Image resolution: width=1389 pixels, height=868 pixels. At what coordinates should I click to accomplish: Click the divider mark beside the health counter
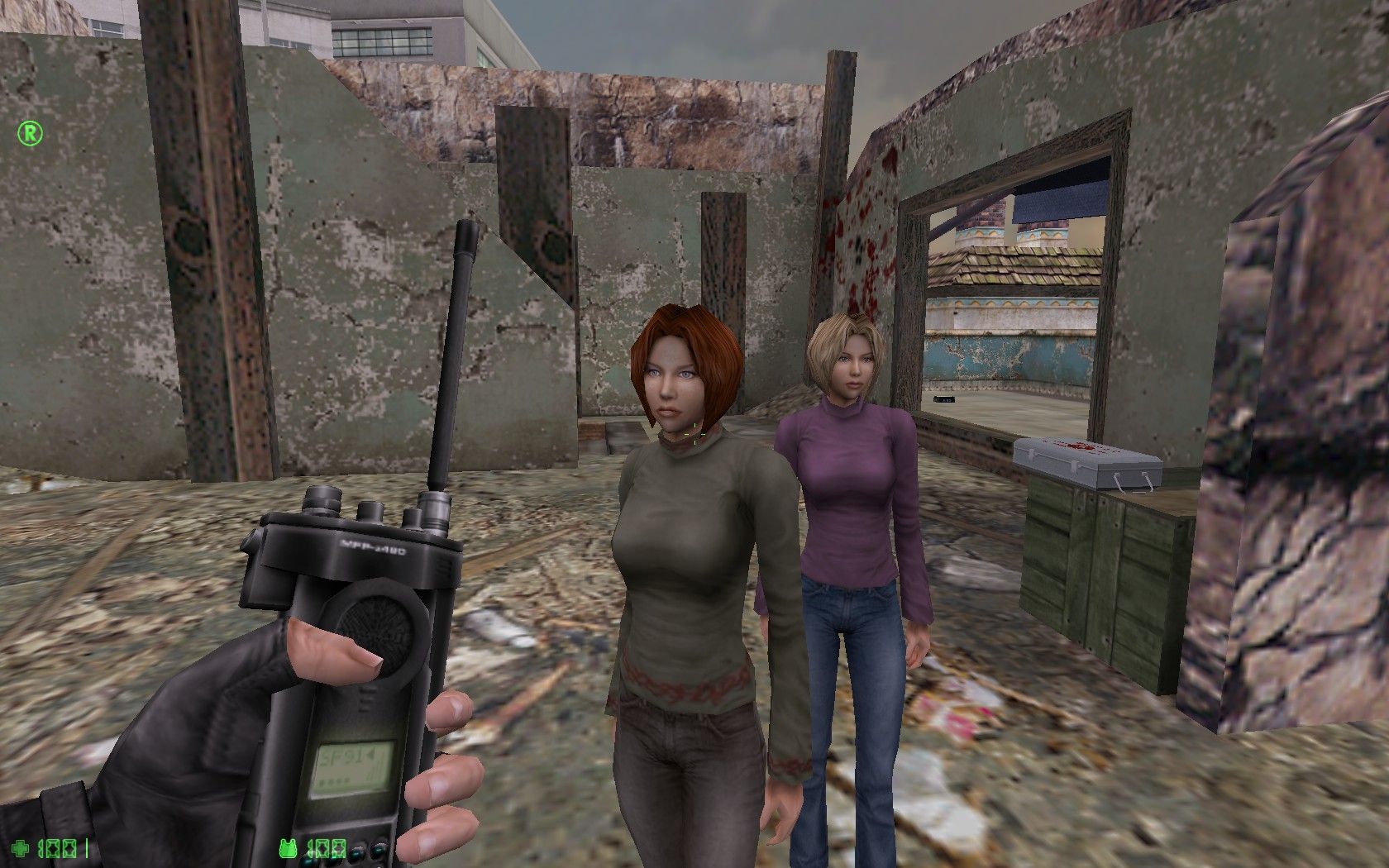(88, 847)
